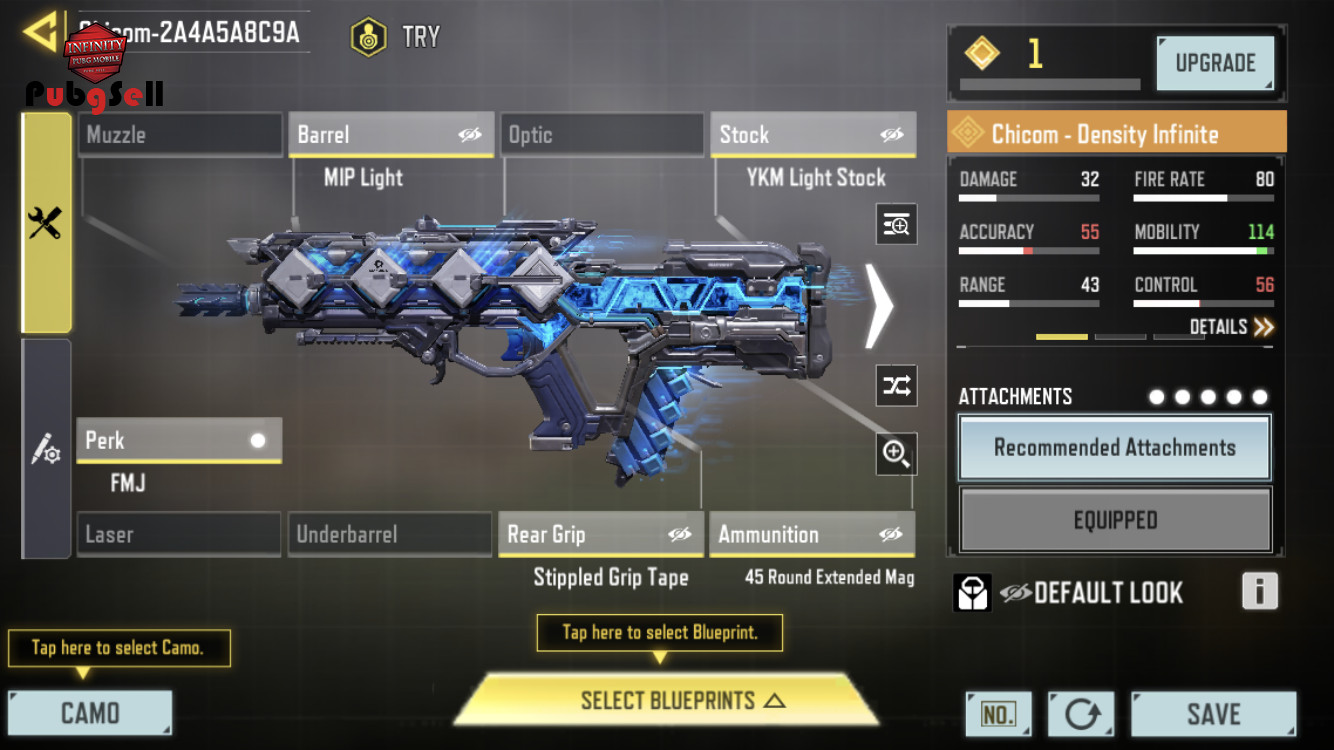Image resolution: width=1334 pixels, height=750 pixels.
Task: Select the Stock attachment slot
Action: [x=812, y=135]
